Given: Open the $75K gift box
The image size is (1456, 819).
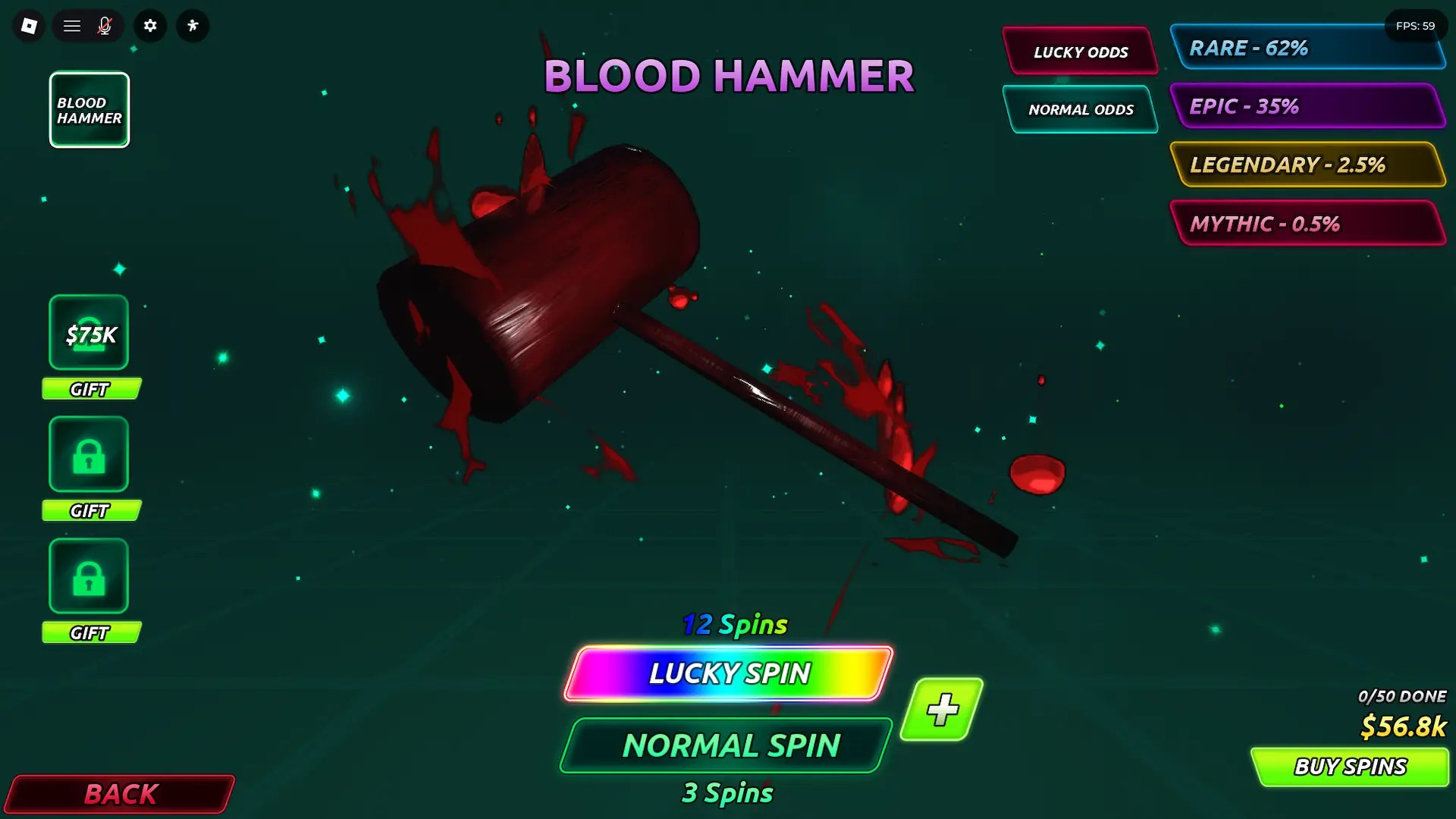Looking at the screenshot, I should tap(88, 332).
